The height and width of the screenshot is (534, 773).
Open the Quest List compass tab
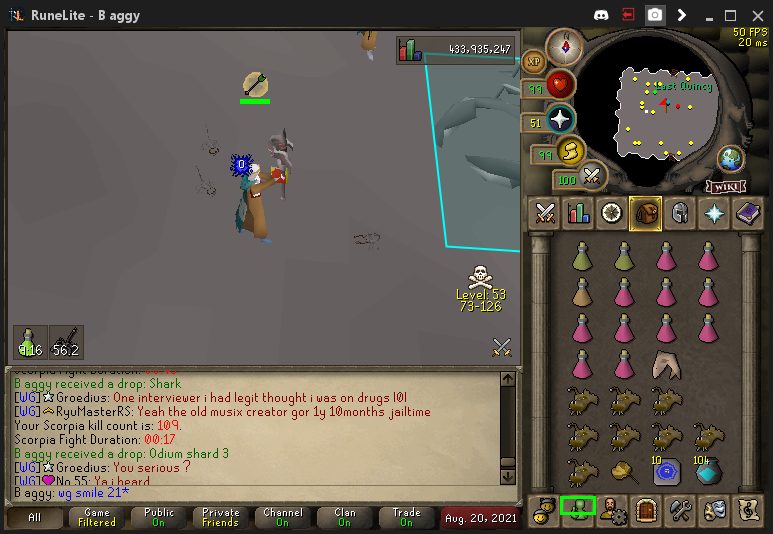612,213
